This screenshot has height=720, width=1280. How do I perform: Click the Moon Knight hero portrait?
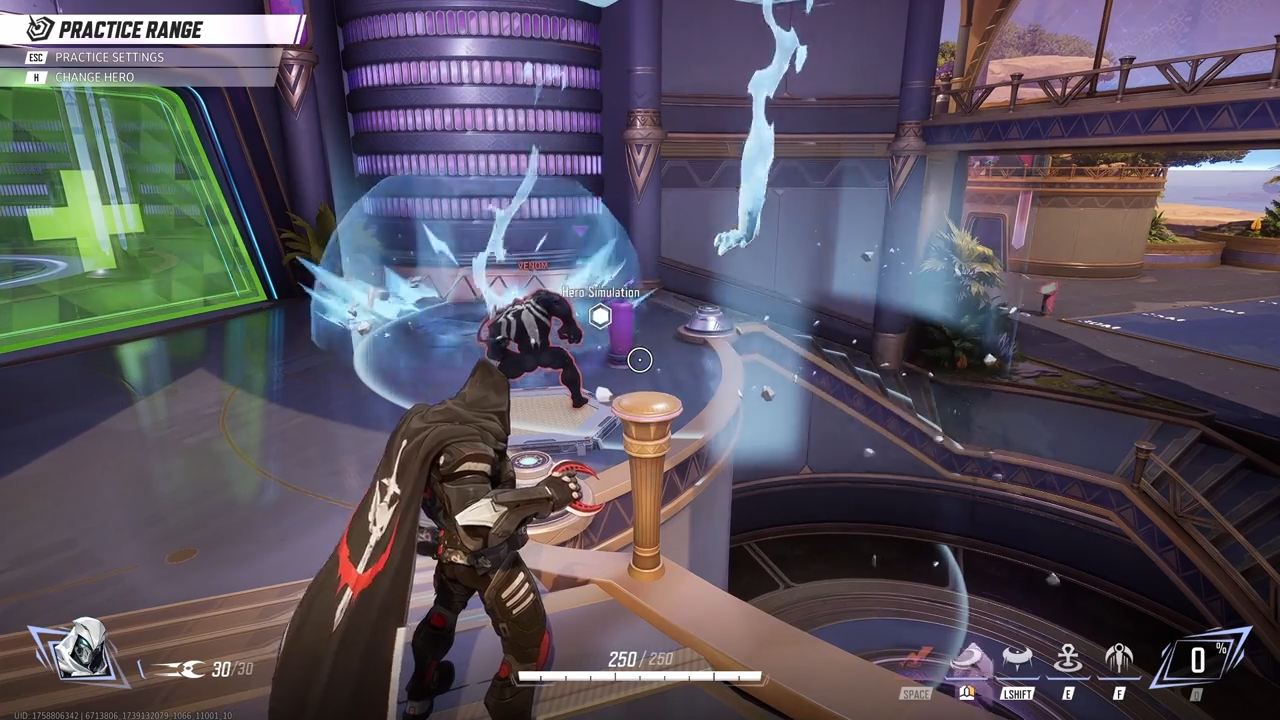click(x=79, y=650)
